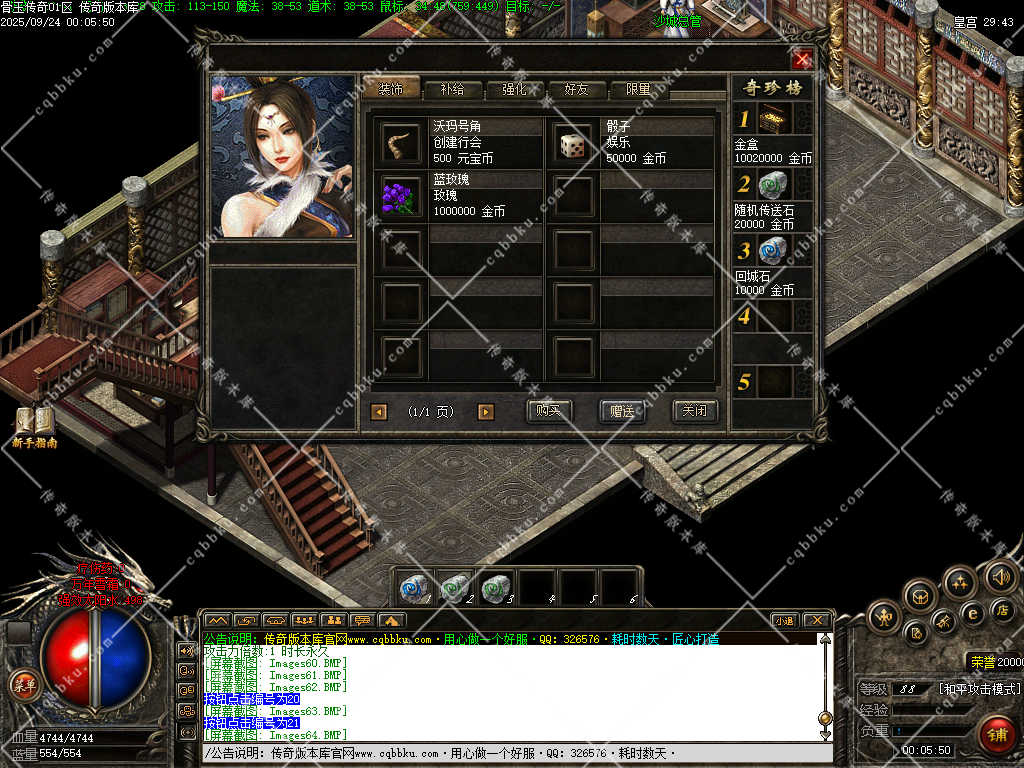Click the red 铺 shop button
The image size is (1024, 768).
pyautogui.click(x=996, y=733)
